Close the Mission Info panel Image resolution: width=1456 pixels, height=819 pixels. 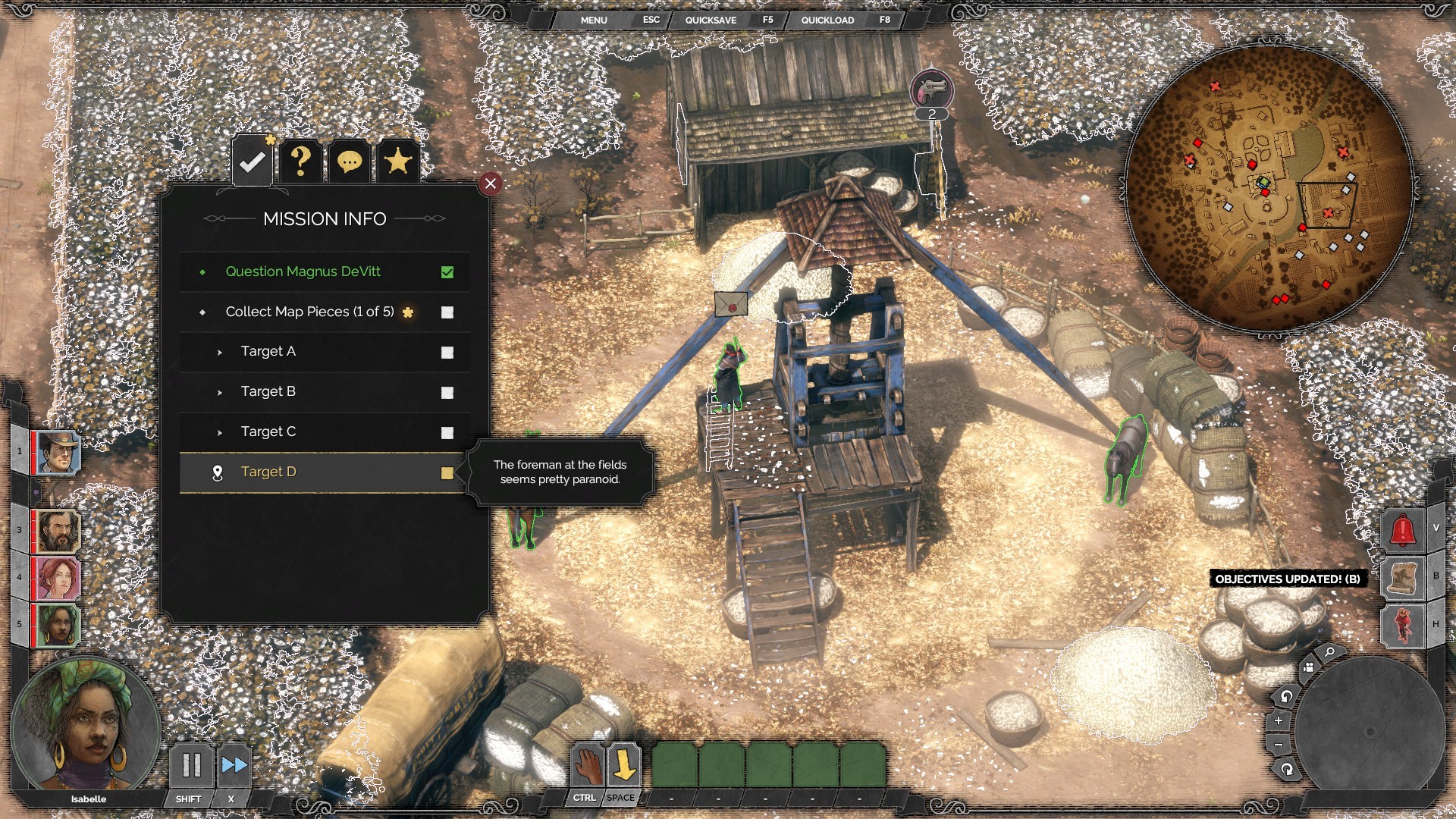coord(491,184)
